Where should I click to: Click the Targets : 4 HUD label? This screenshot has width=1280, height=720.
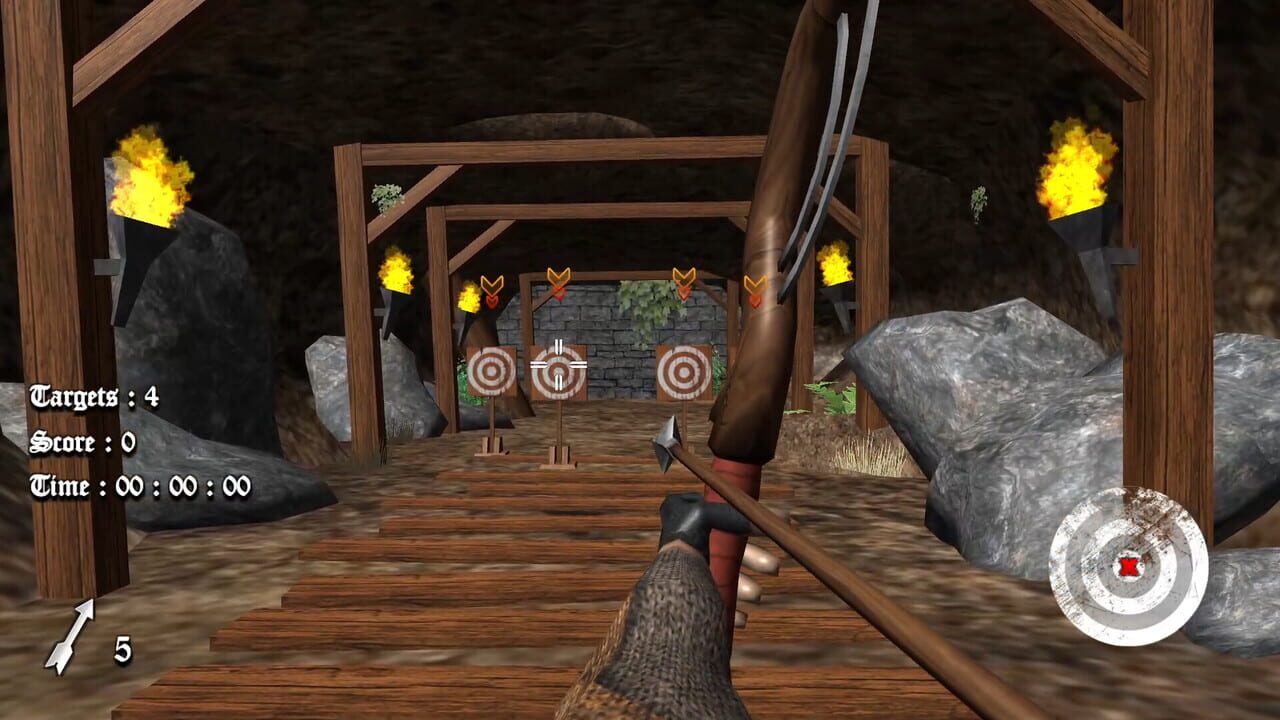[x=95, y=397]
